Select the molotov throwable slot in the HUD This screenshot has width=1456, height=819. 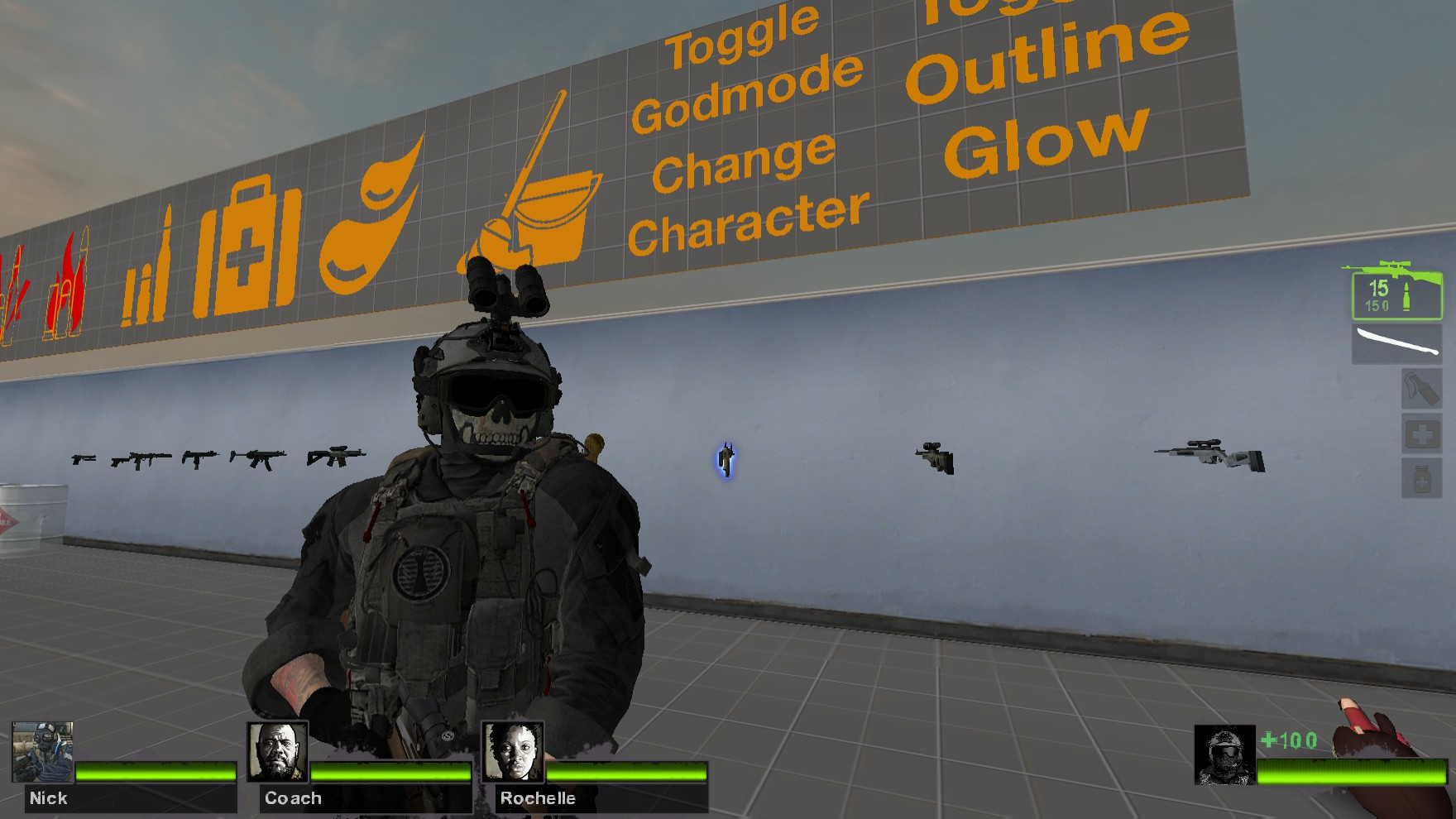pos(1422,389)
